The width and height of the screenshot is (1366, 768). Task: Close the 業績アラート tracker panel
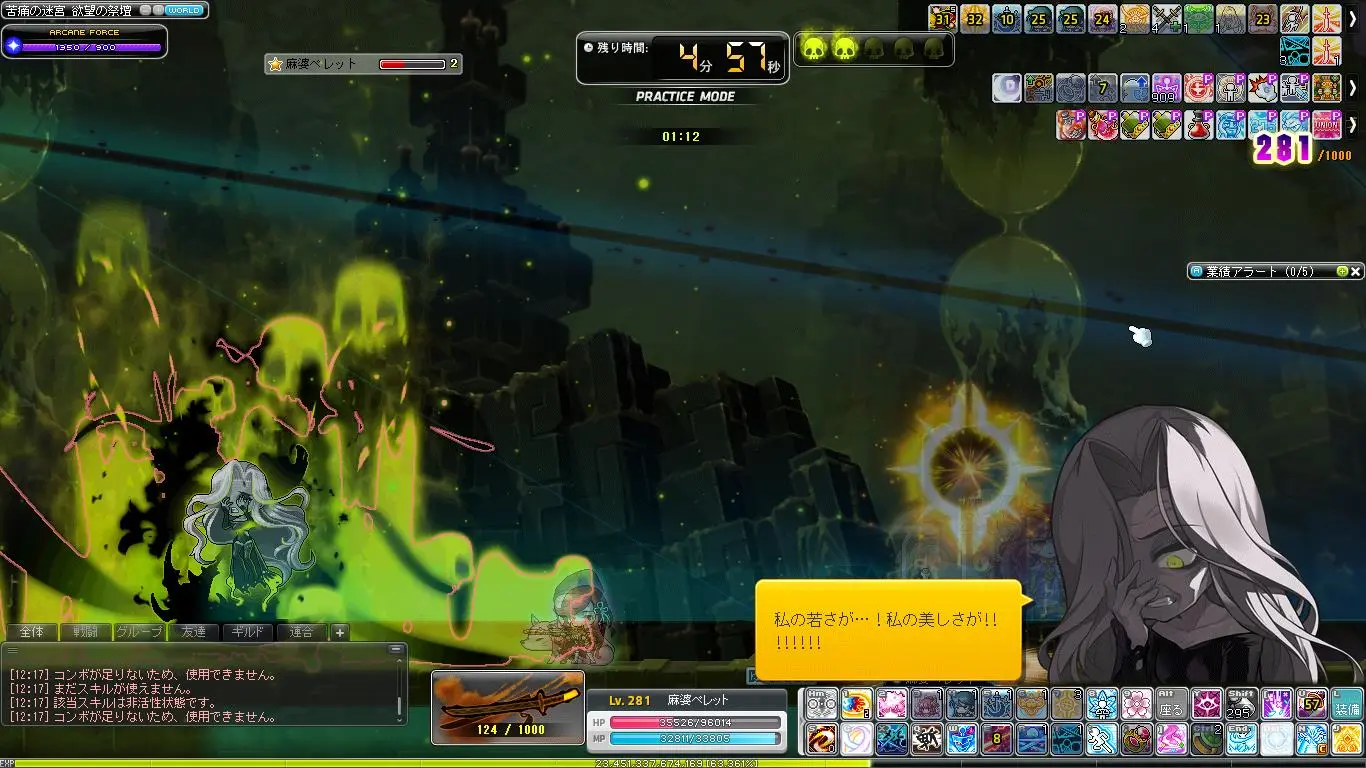coord(1356,271)
